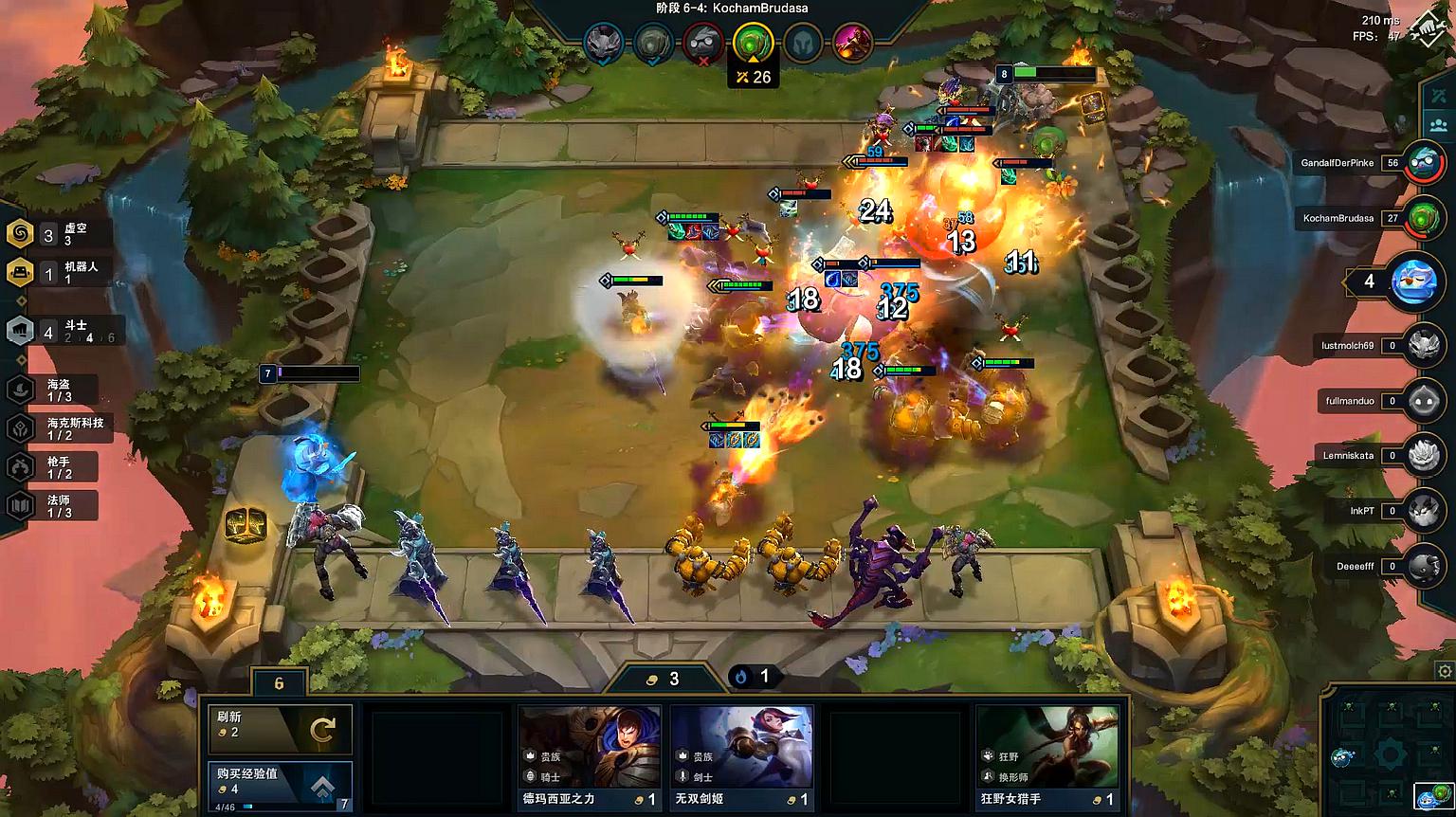Click the 法师 trait entry

[57, 506]
